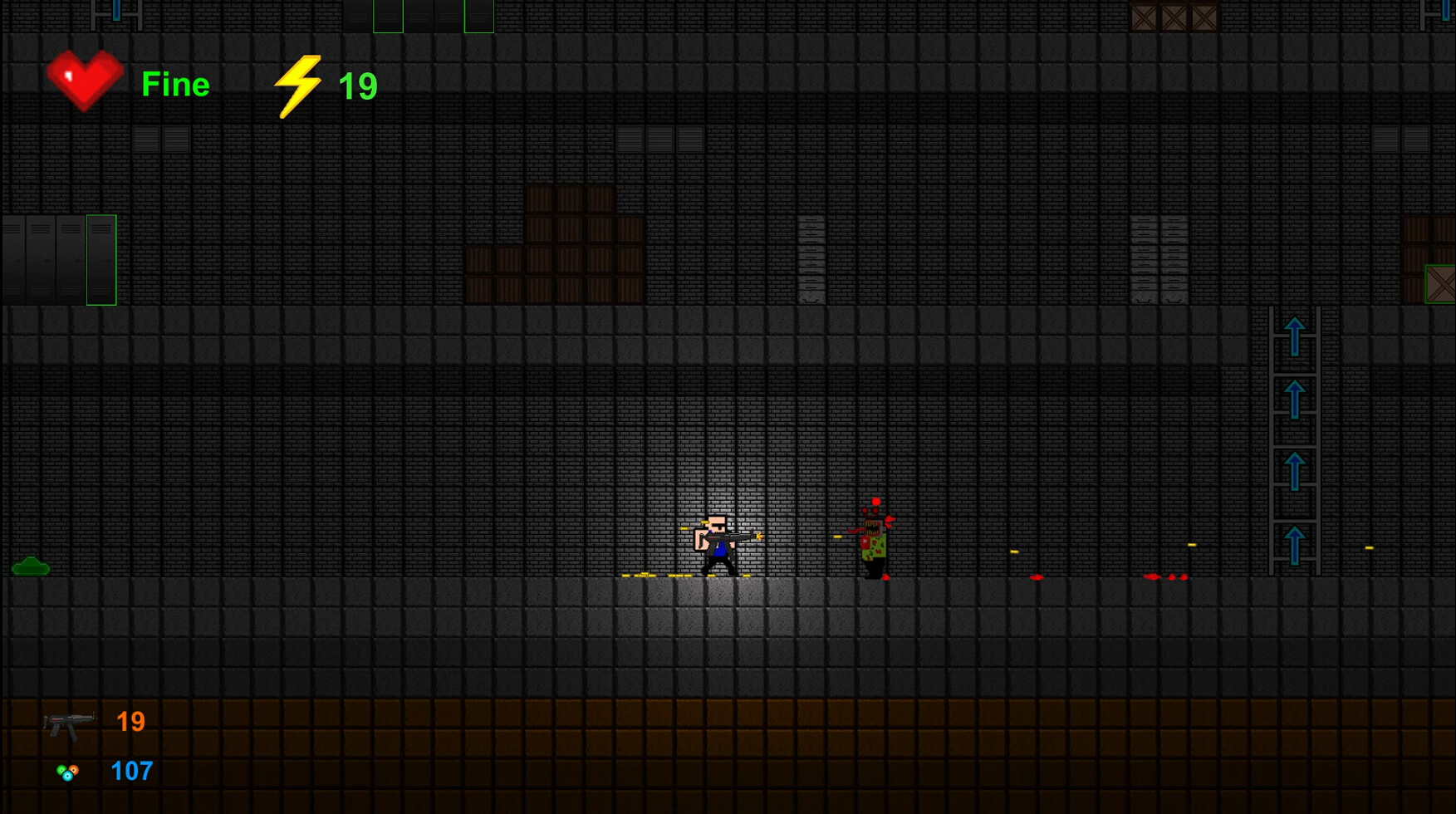Select the colored ammo orbs icon
Image resolution: width=1456 pixels, height=814 pixels.
pyautogui.click(x=68, y=772)
